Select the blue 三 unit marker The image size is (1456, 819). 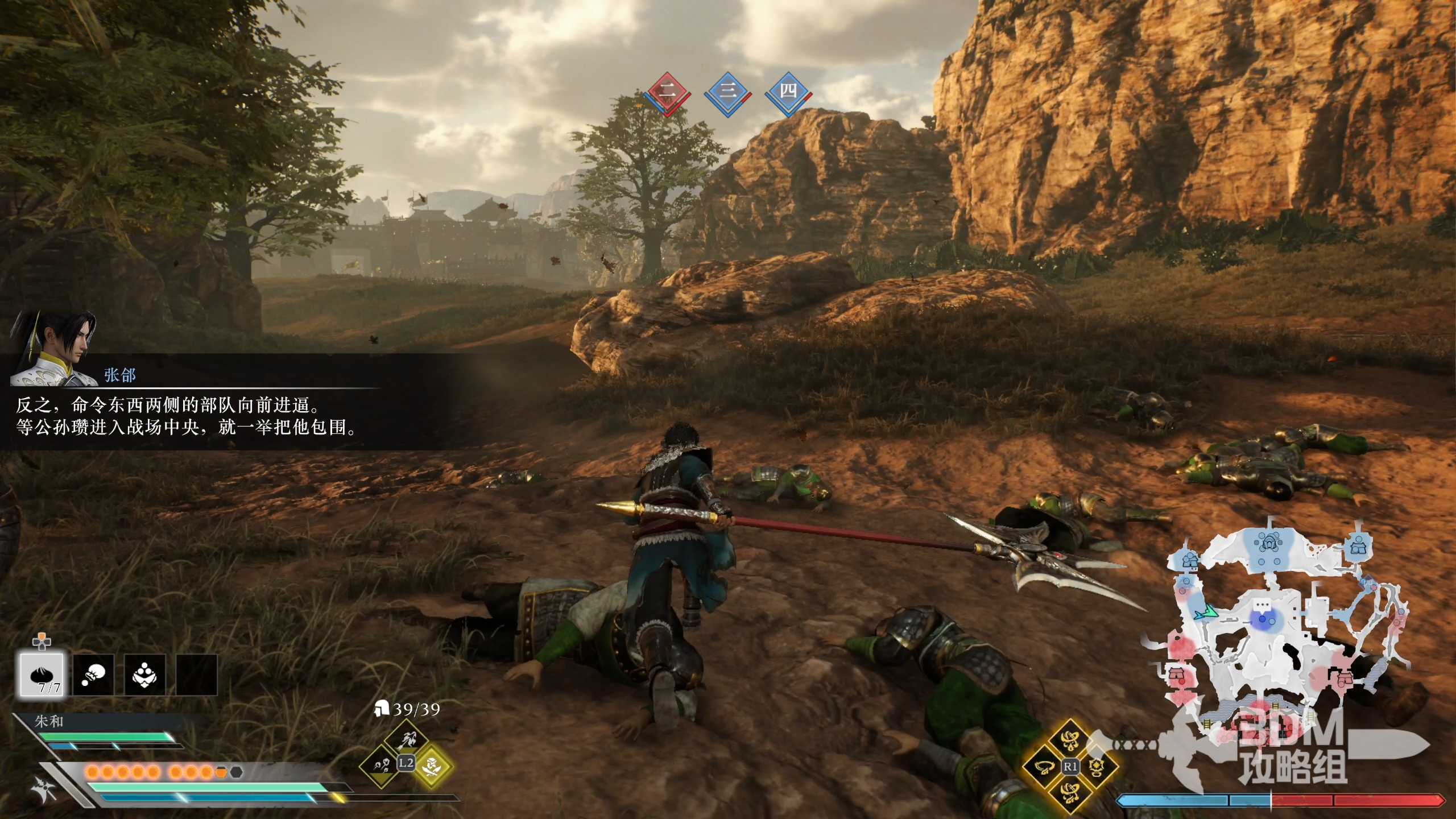(727, 92)
